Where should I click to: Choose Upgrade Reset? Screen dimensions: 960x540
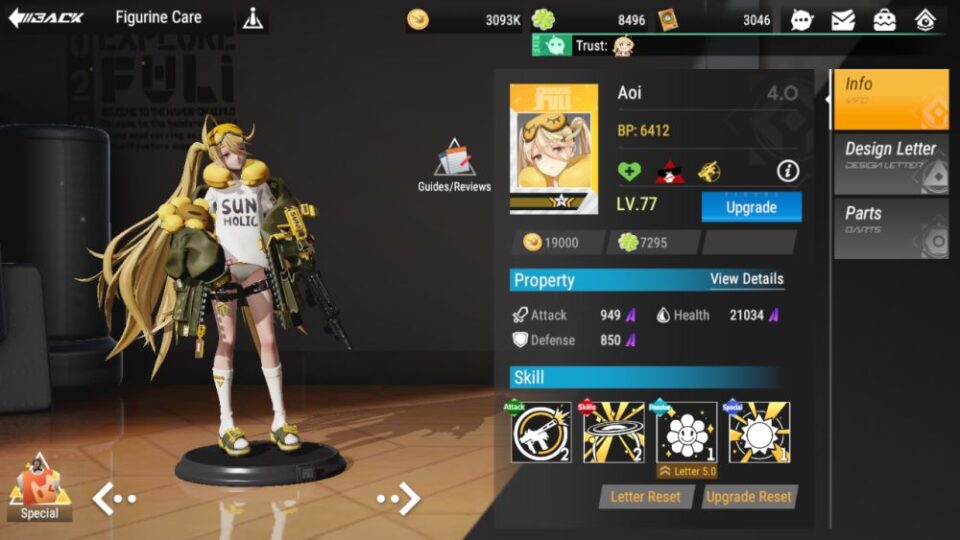coord(749,497)
